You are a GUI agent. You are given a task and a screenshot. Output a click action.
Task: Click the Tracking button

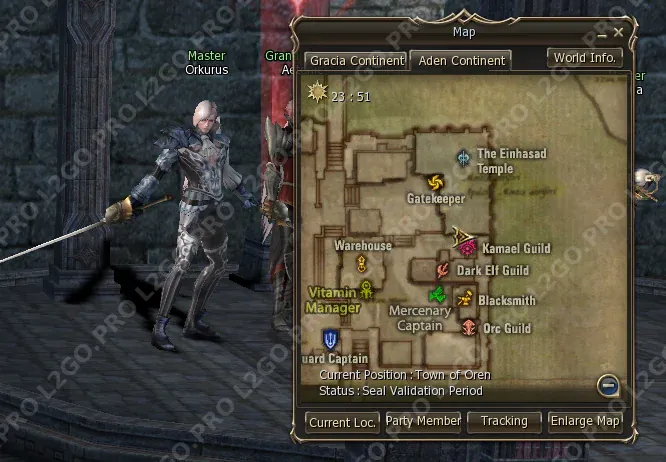coord(504,422)
